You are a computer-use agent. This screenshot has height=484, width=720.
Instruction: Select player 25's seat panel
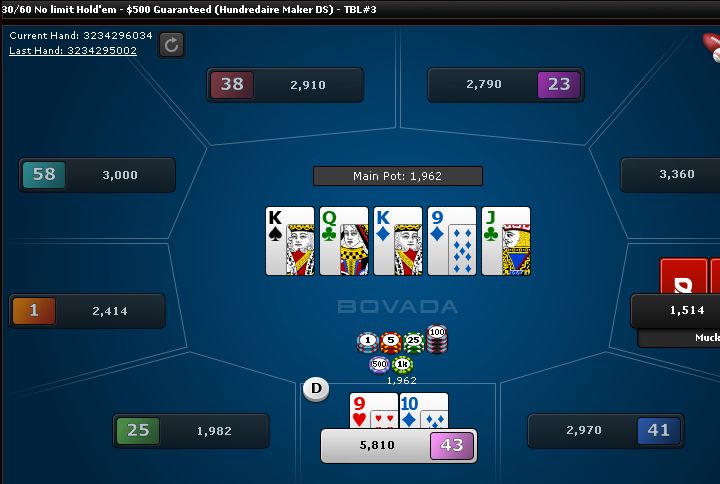(x=191, y=431)
